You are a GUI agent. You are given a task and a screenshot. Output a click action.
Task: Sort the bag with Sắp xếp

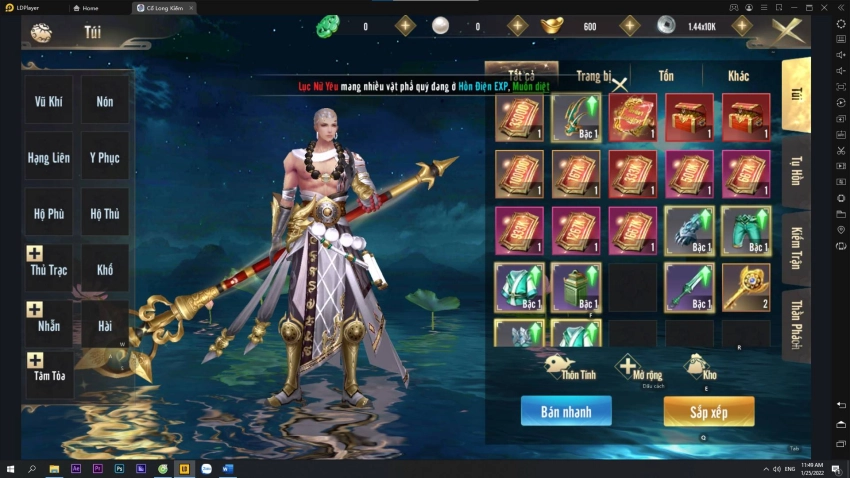click(708, 411)
